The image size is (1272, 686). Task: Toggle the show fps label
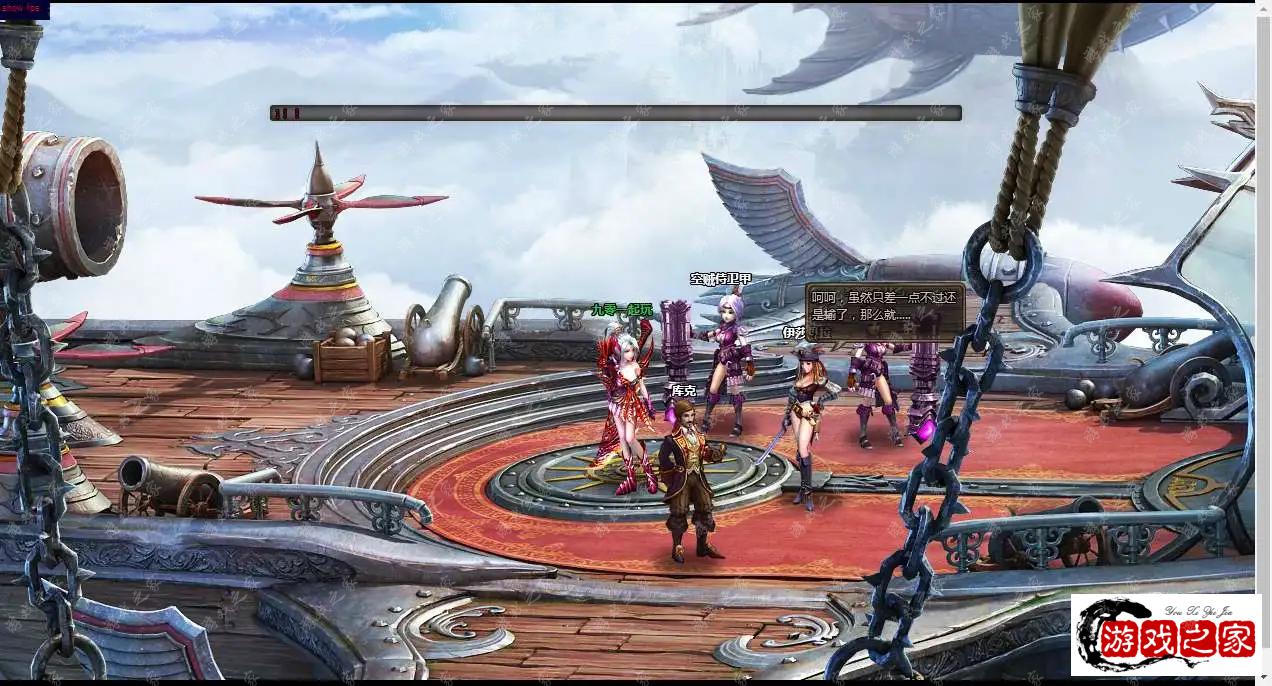24,11
